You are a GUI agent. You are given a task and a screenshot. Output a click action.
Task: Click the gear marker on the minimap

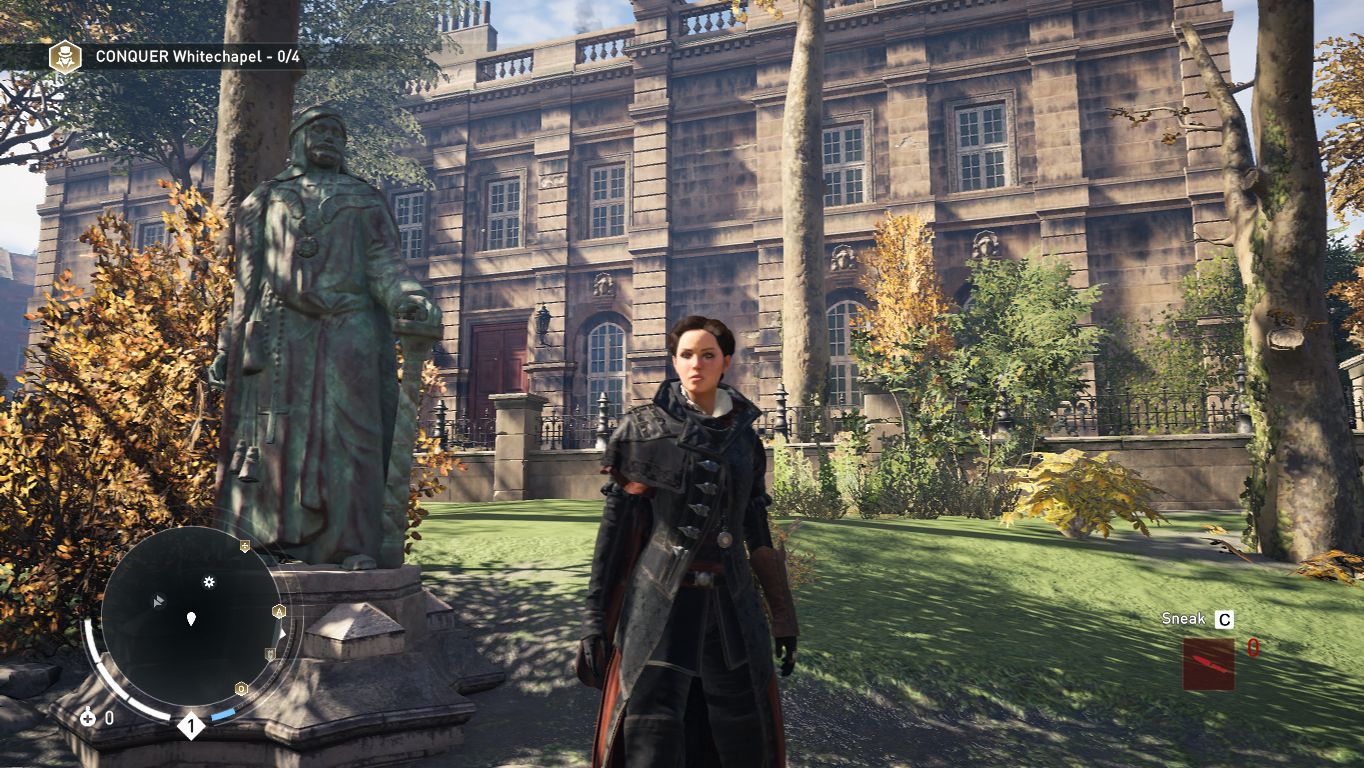(x=209, y=581)
